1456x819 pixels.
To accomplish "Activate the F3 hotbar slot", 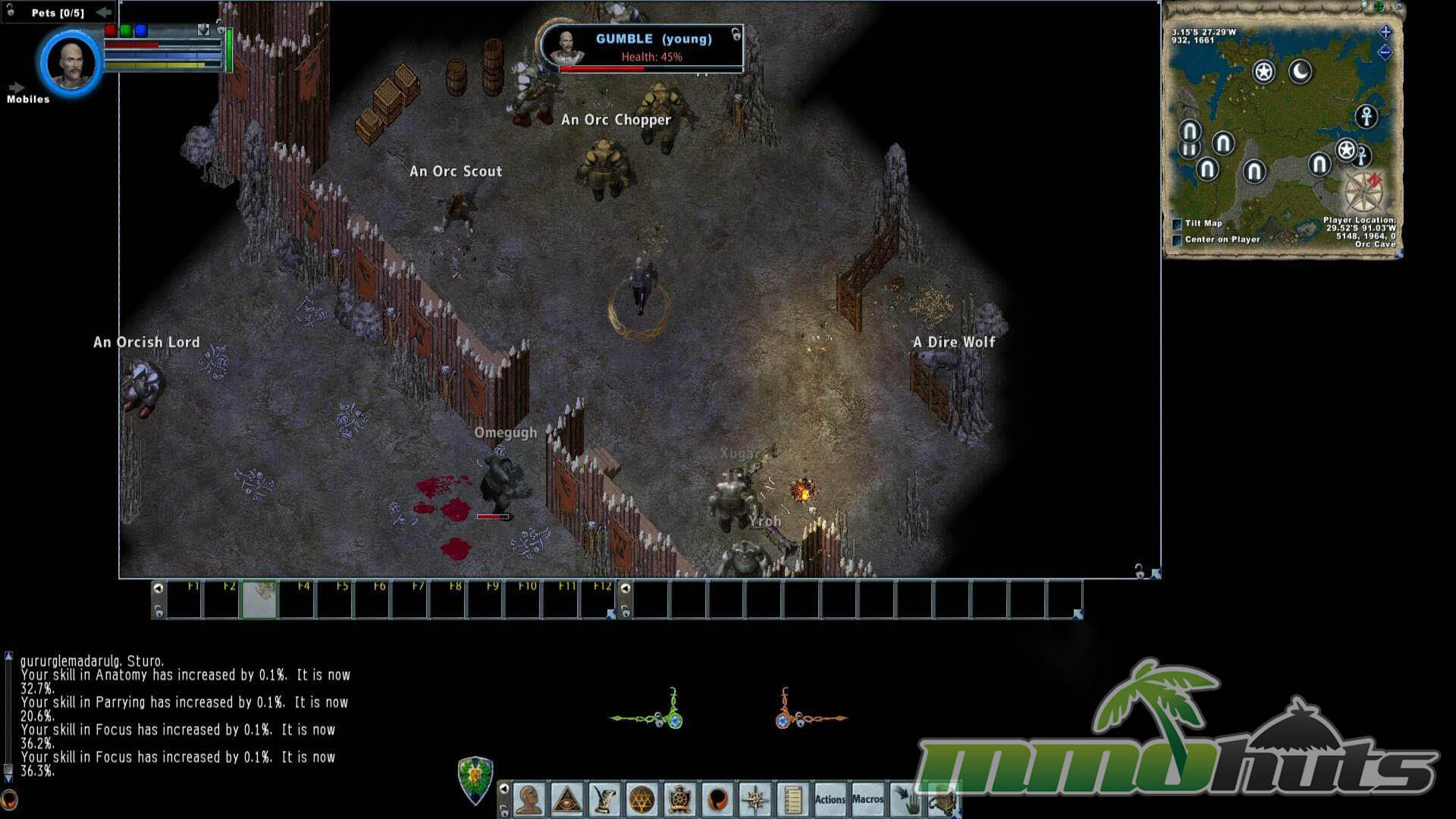I will pos(259,600).
